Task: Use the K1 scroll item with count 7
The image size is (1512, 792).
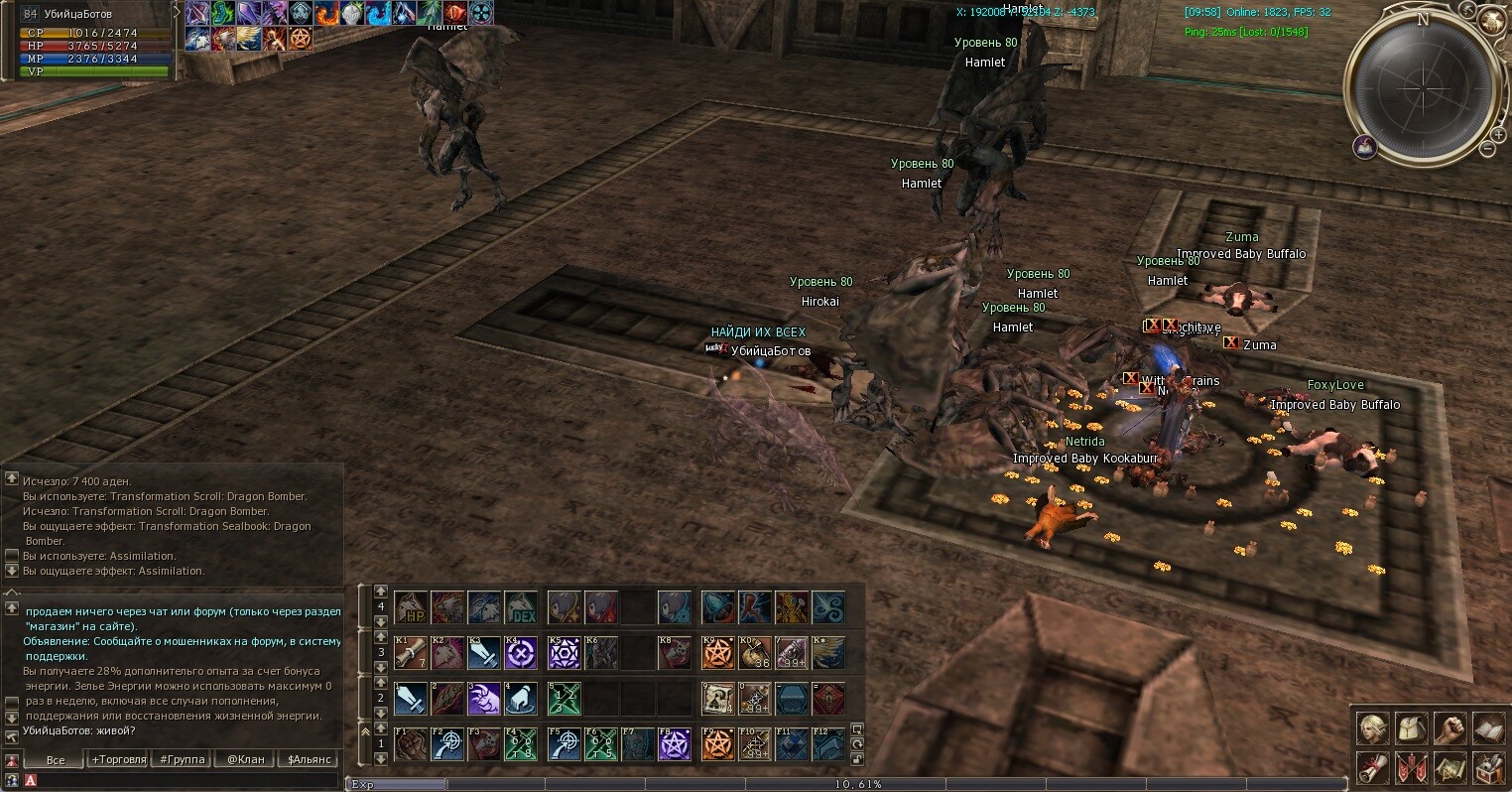Action: coord(411,652)
